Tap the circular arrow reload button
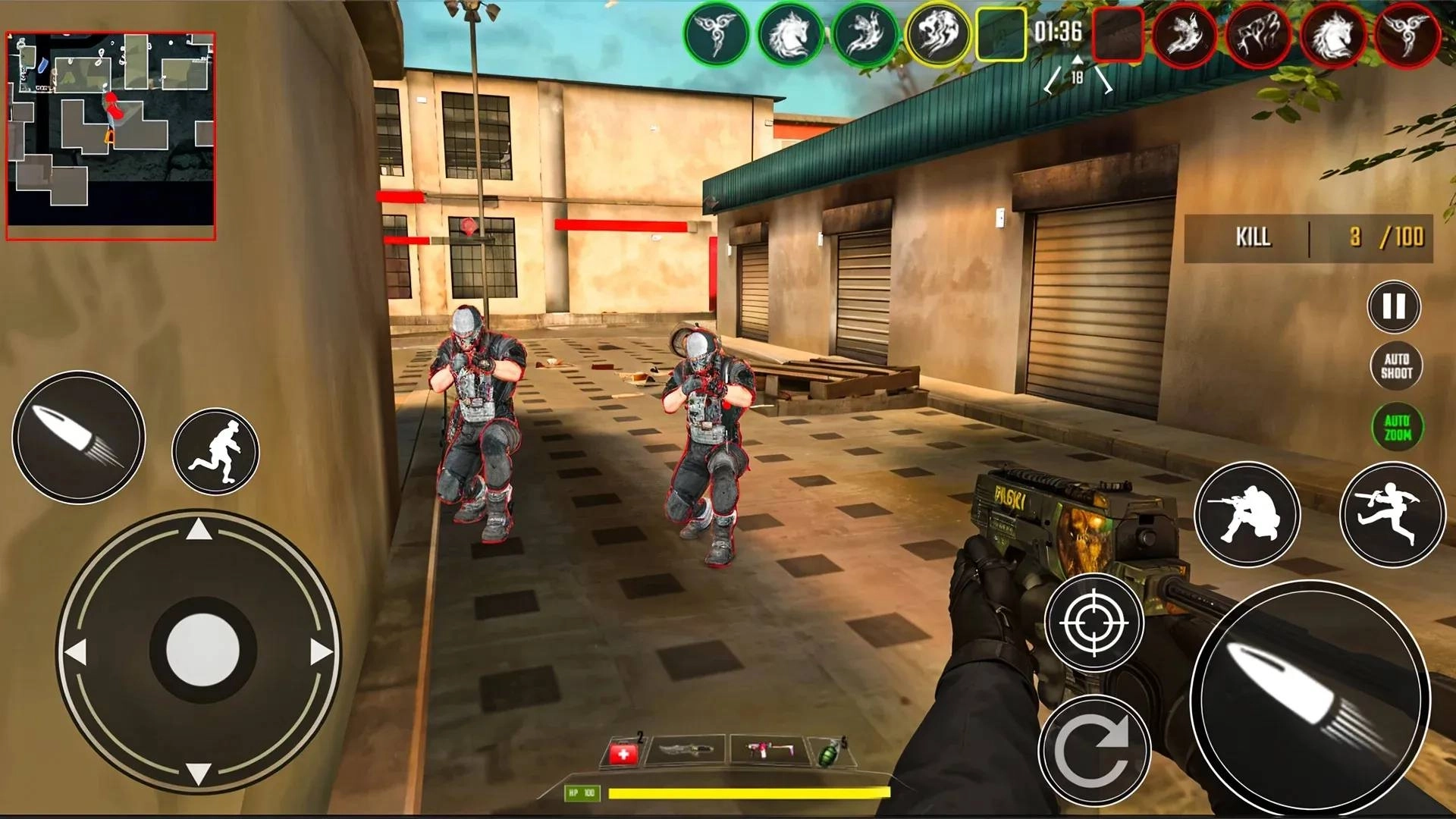The image size is (1456, 819). 1094,751
